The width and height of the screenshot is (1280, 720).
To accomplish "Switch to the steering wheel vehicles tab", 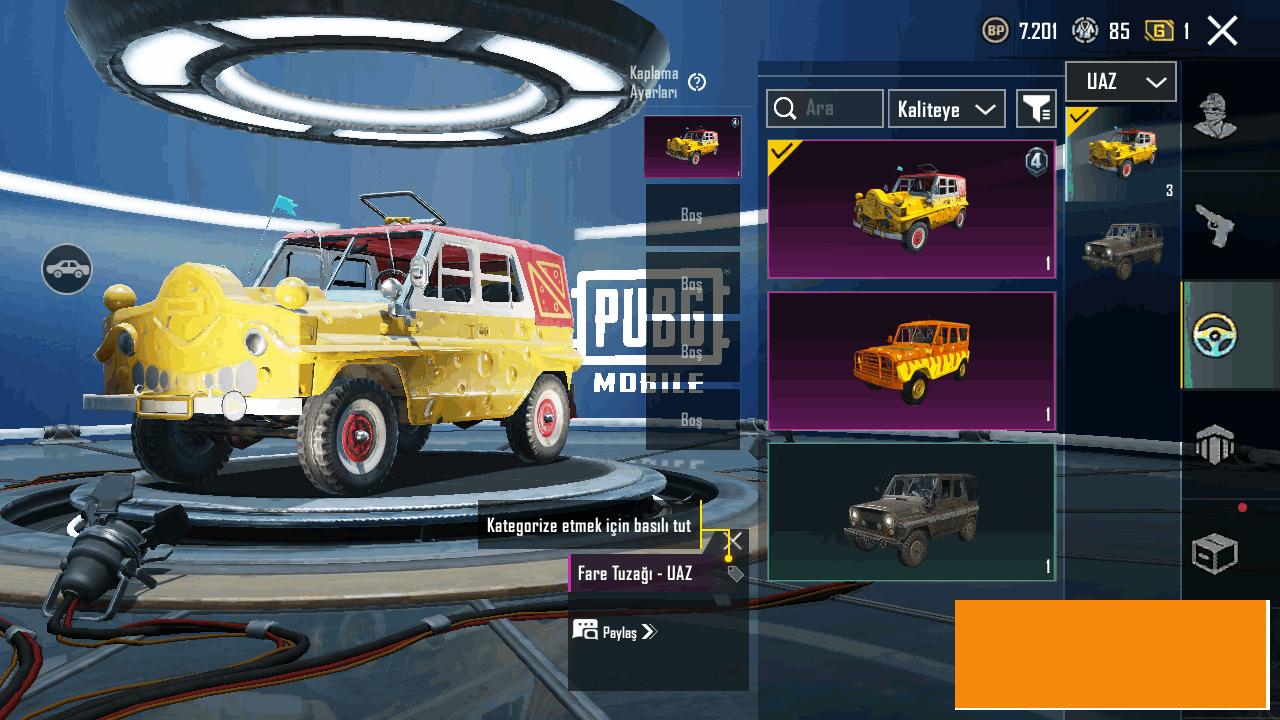I will pos(1215,335).
